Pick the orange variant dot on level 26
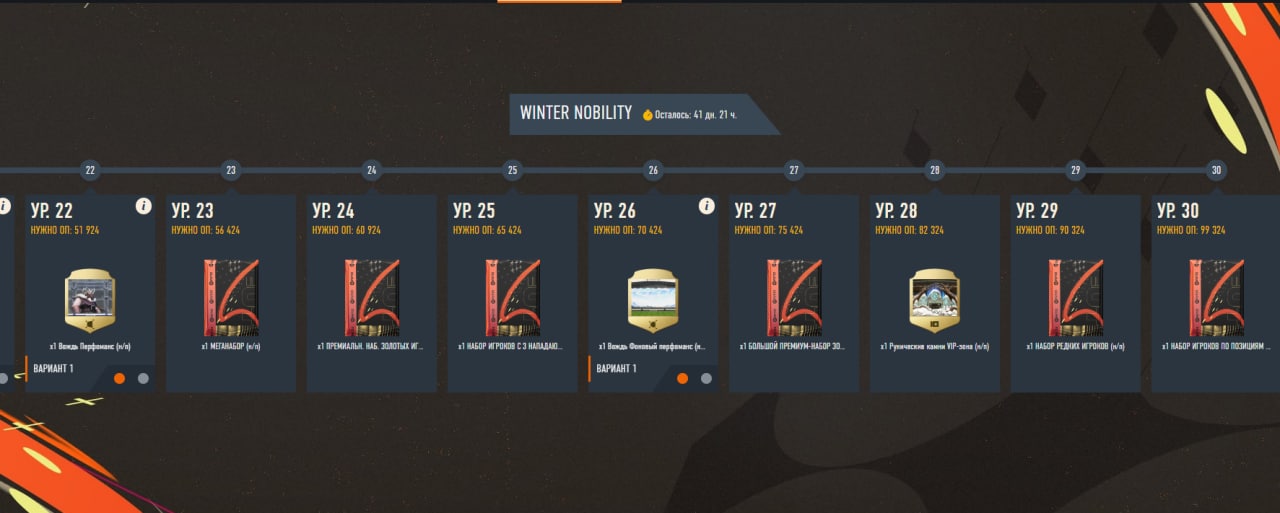The image size is (1280, 513). [x=683, y=378]
